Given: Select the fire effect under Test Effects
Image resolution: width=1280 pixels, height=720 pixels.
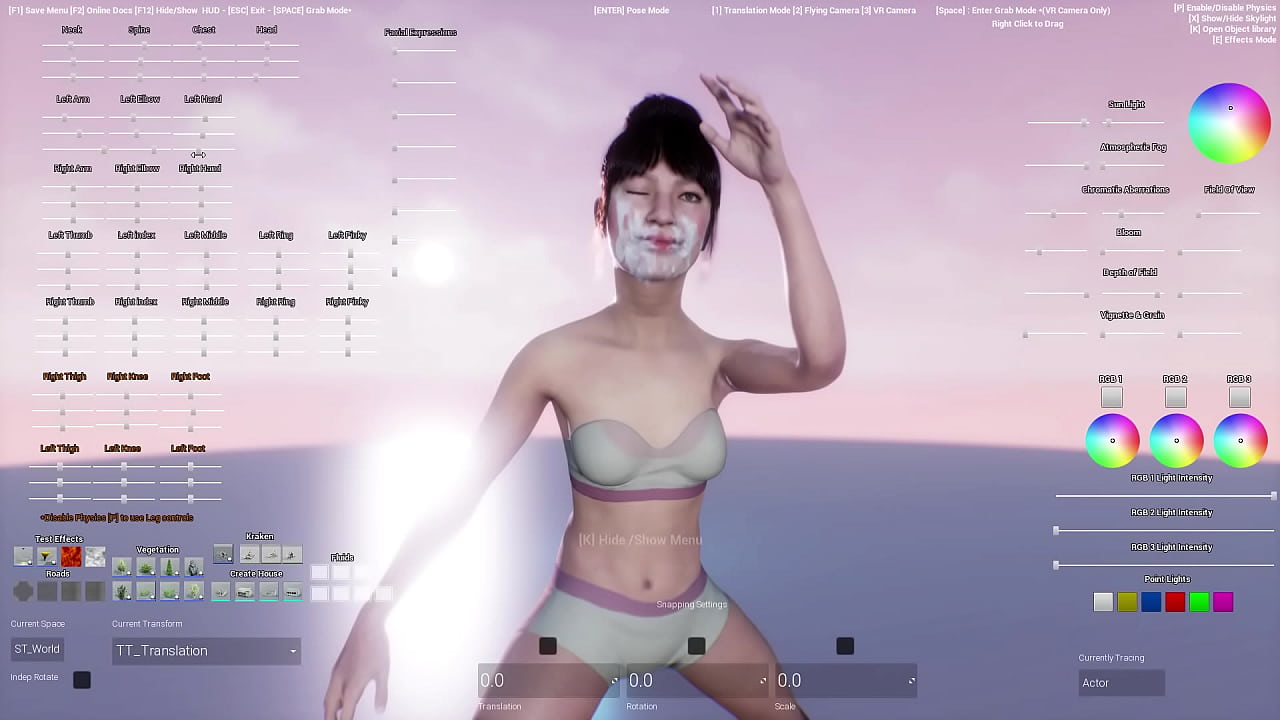Looking at the screenshot, I should click(x=70, y=556).
